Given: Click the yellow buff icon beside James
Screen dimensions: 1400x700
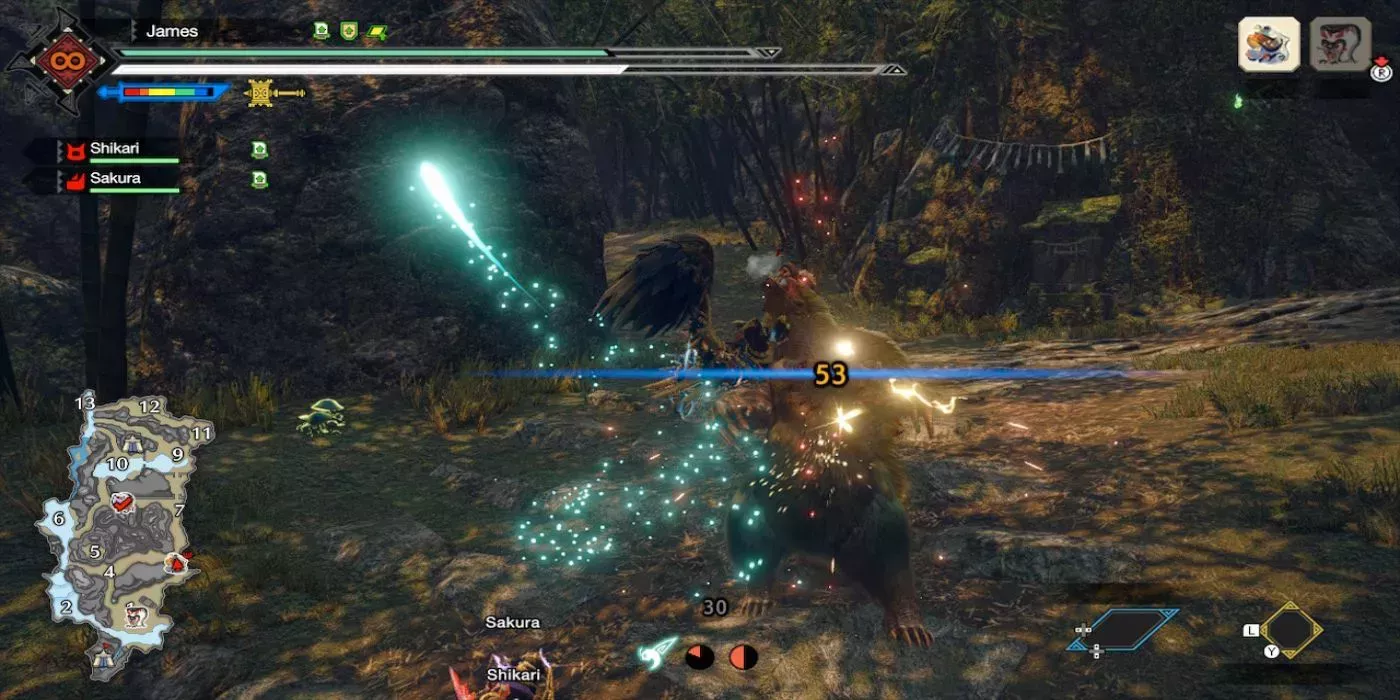Looking at the screenshot, I should [377, 32].
